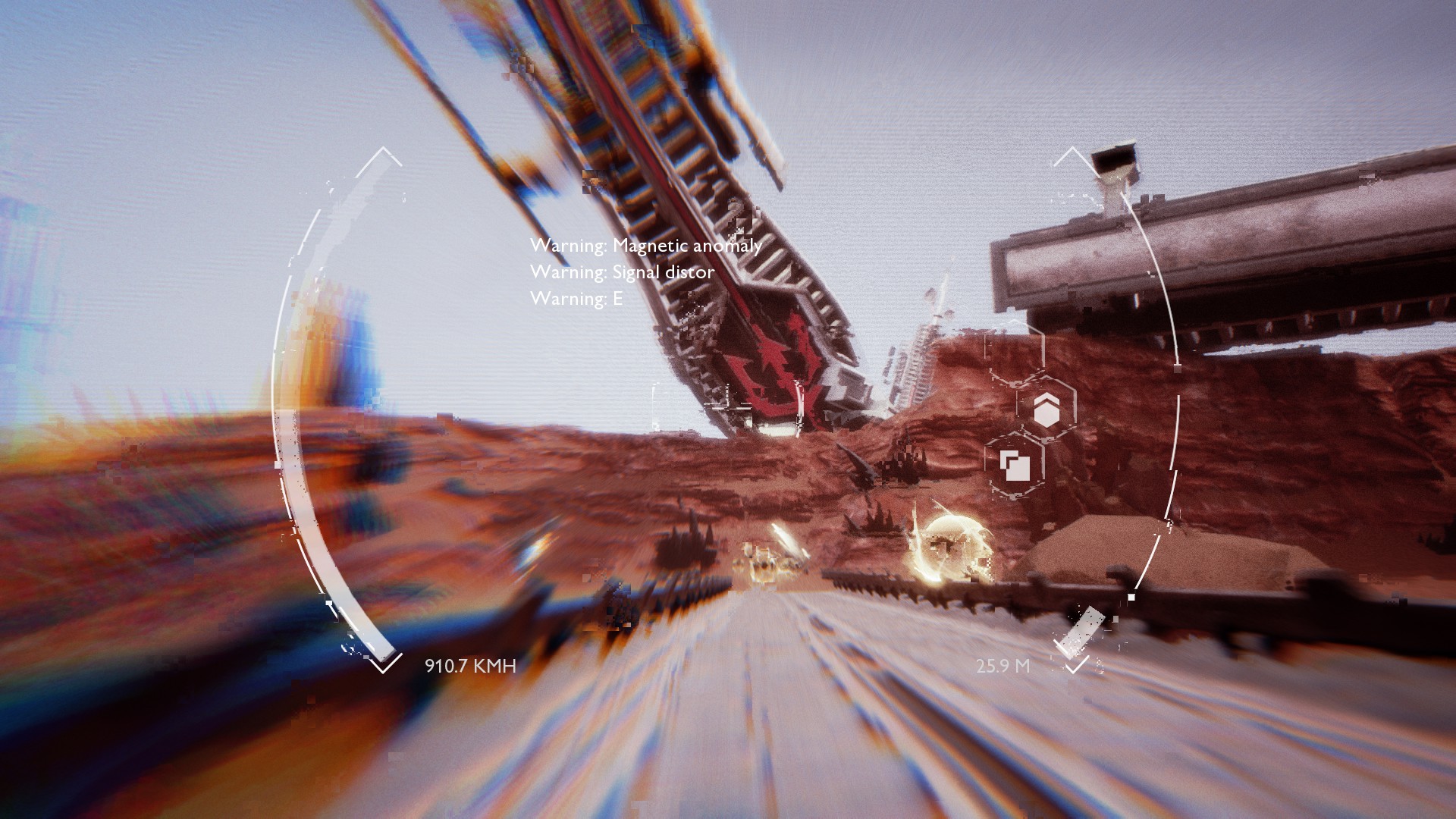1456x819 pixels.
Task: Switch to the altitude readout panel
Action: [x=1003, y=667]
